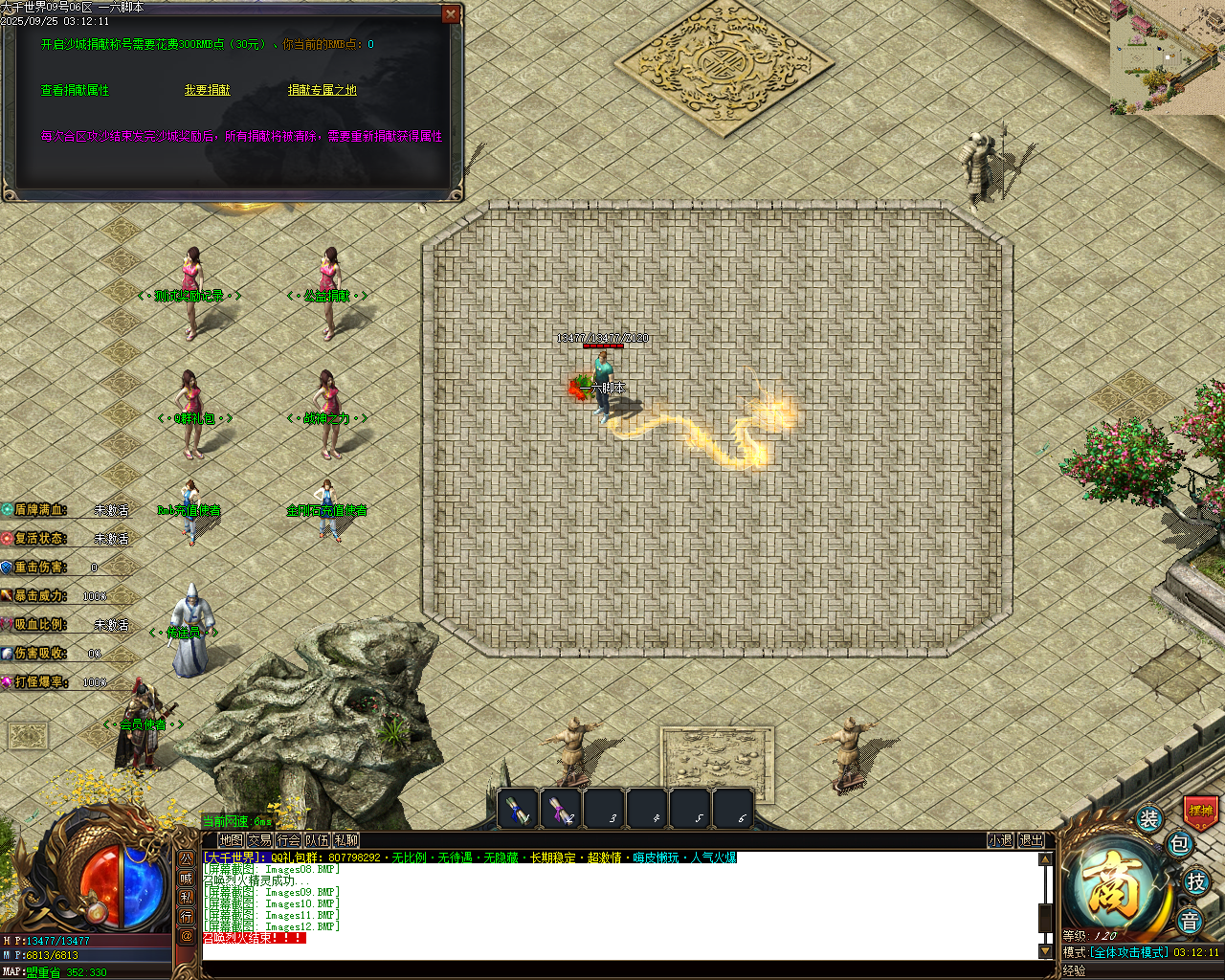Image resolution: width=1225 pixels, height=980 pixels.
Task: Open the 包 inventory bag icon
Action: click(x=1178, y=843)
